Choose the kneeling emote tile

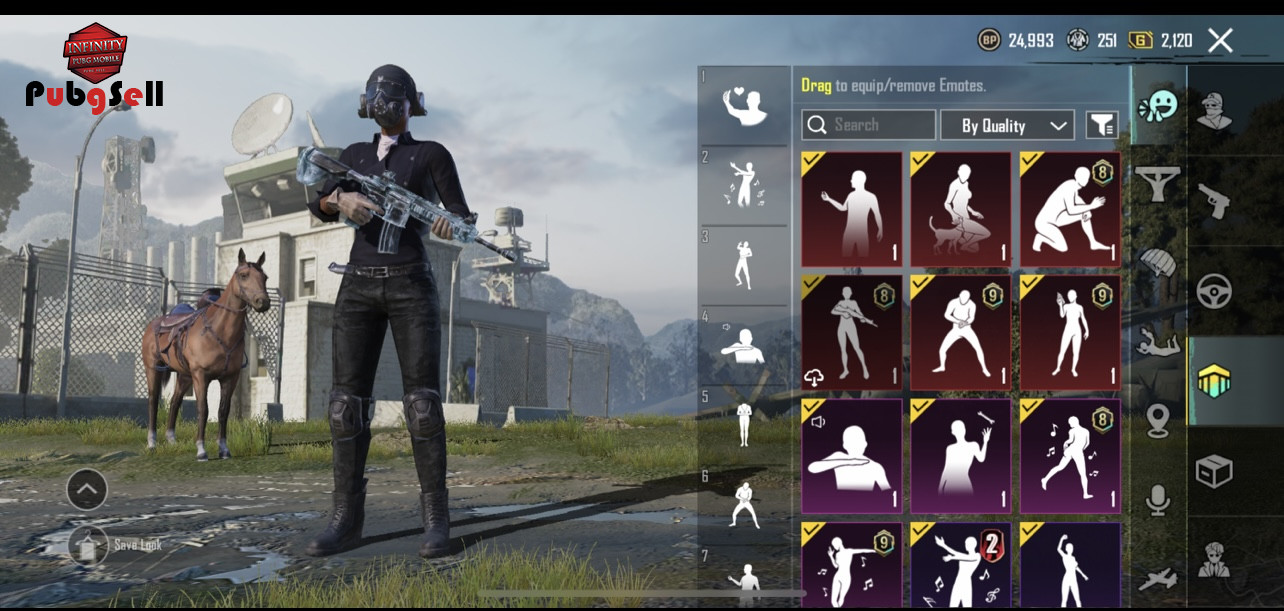(x=1070, y=210)
